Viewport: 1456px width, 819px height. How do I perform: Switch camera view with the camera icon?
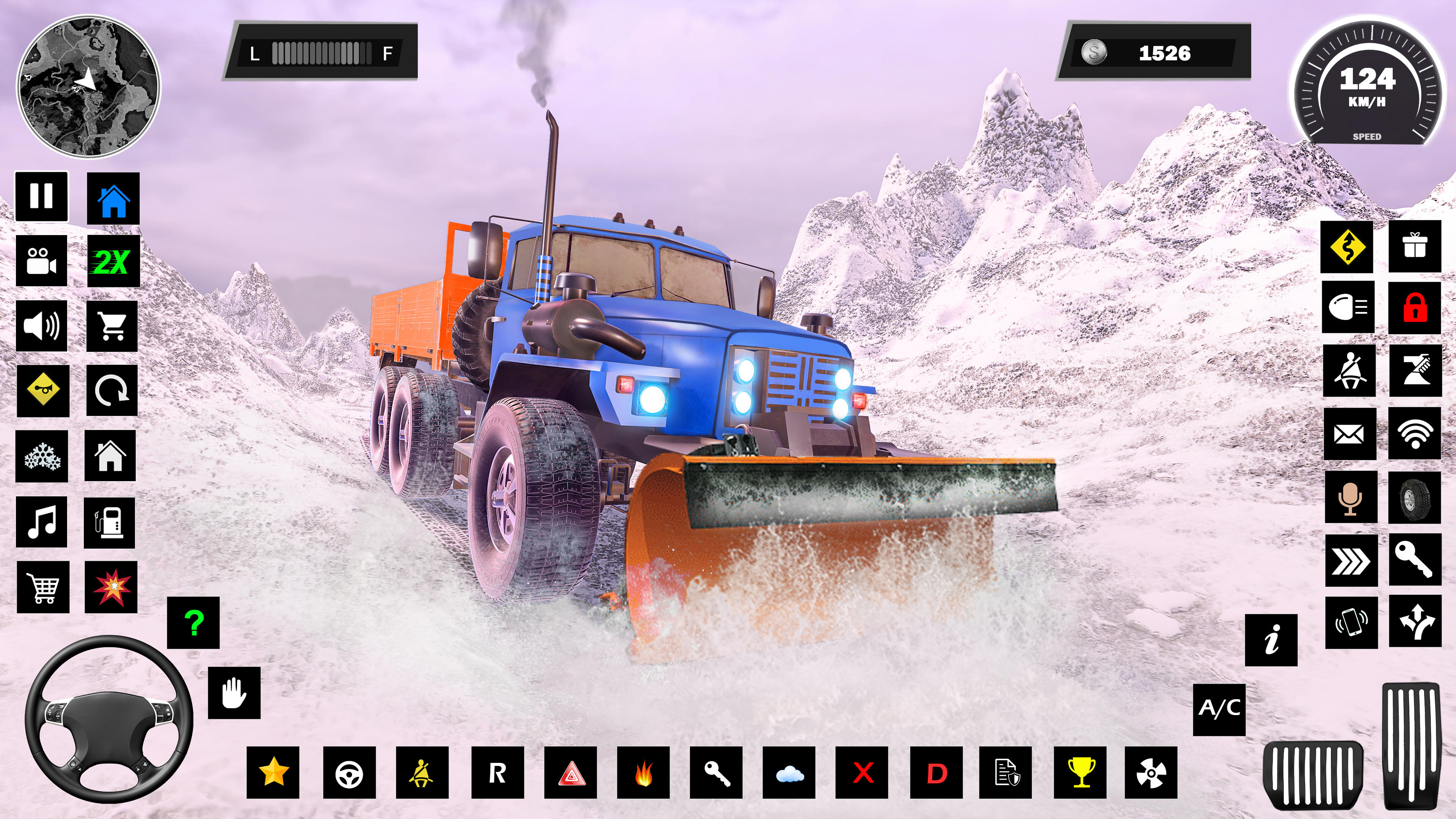tap(41, 261)
